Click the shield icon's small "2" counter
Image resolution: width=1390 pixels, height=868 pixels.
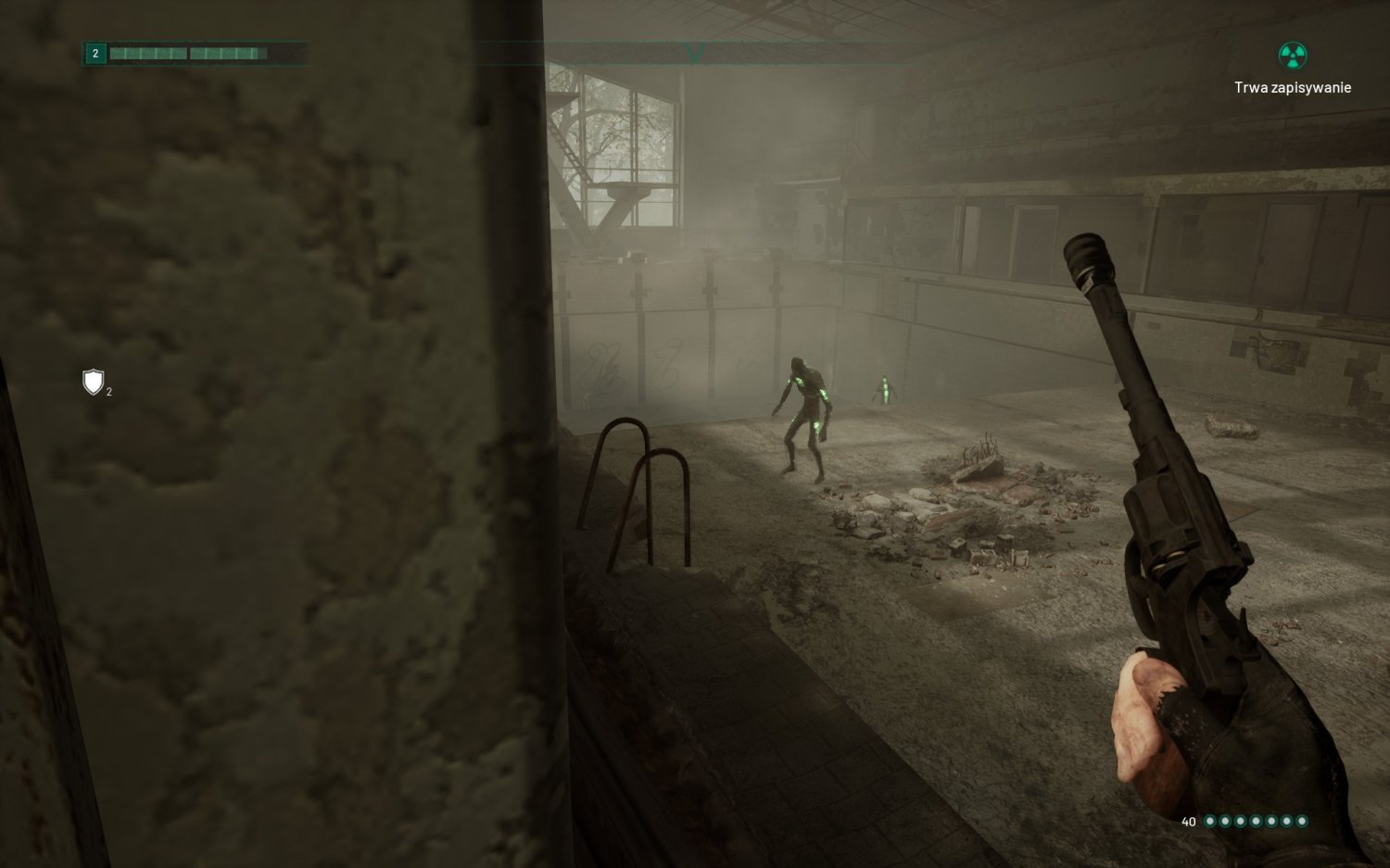tap(107, 392)
